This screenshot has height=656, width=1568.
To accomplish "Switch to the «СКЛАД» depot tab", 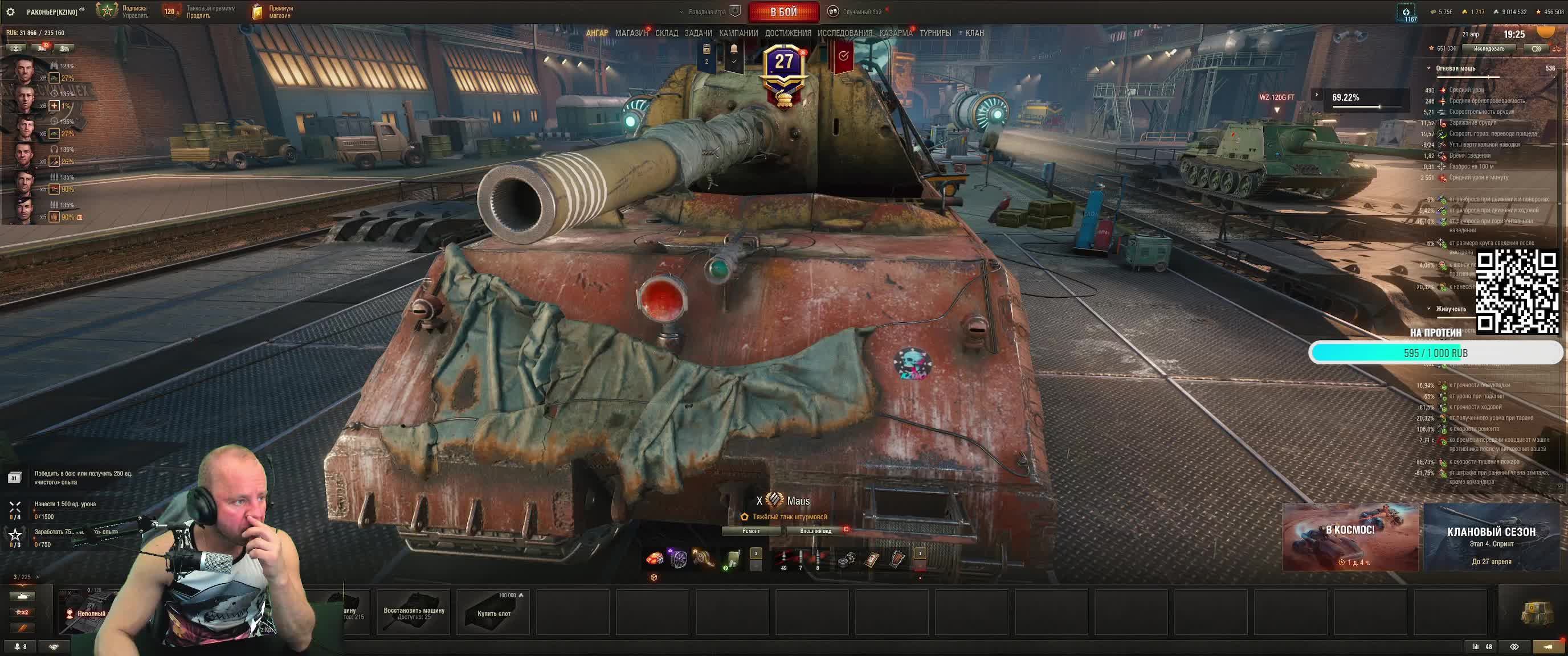I will tap(667, 33).
